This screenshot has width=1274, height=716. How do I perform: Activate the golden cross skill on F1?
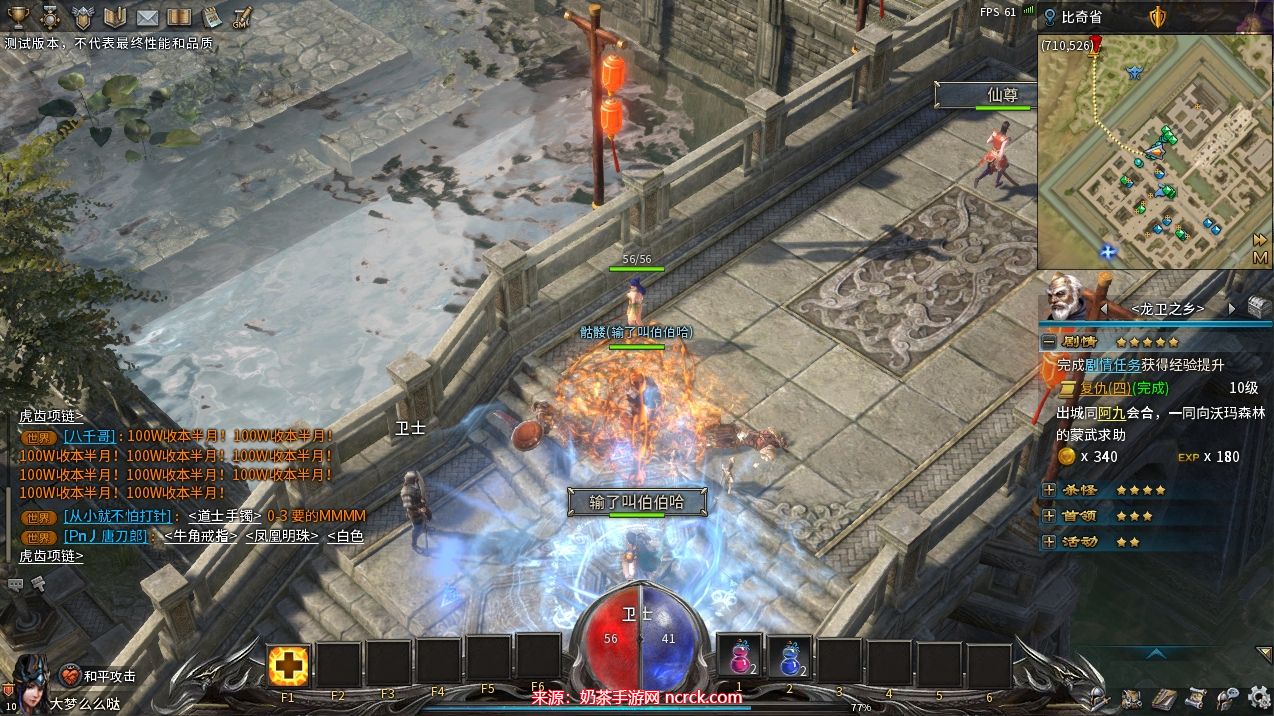(289, 665)
